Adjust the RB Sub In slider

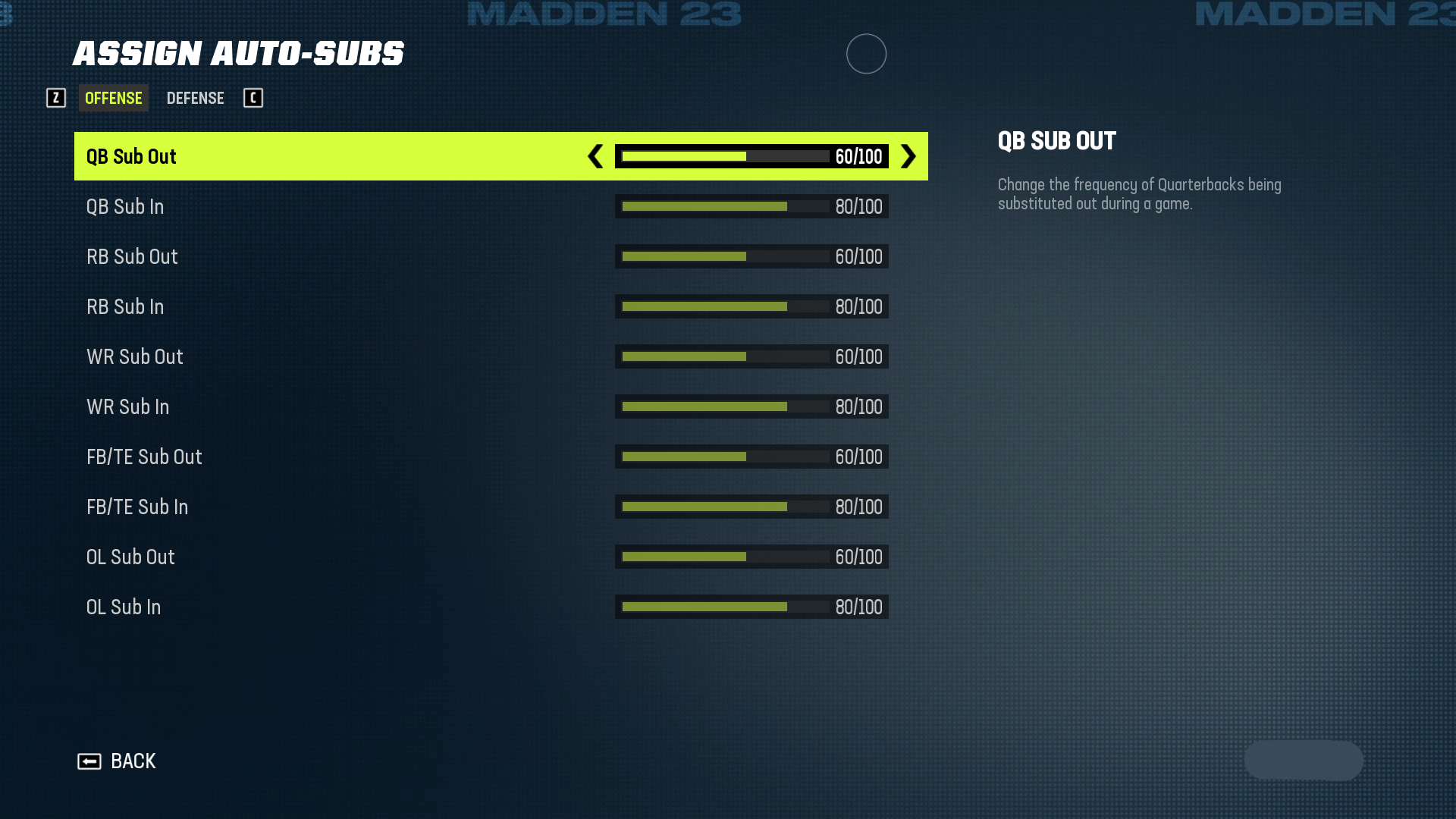point(751,306)
